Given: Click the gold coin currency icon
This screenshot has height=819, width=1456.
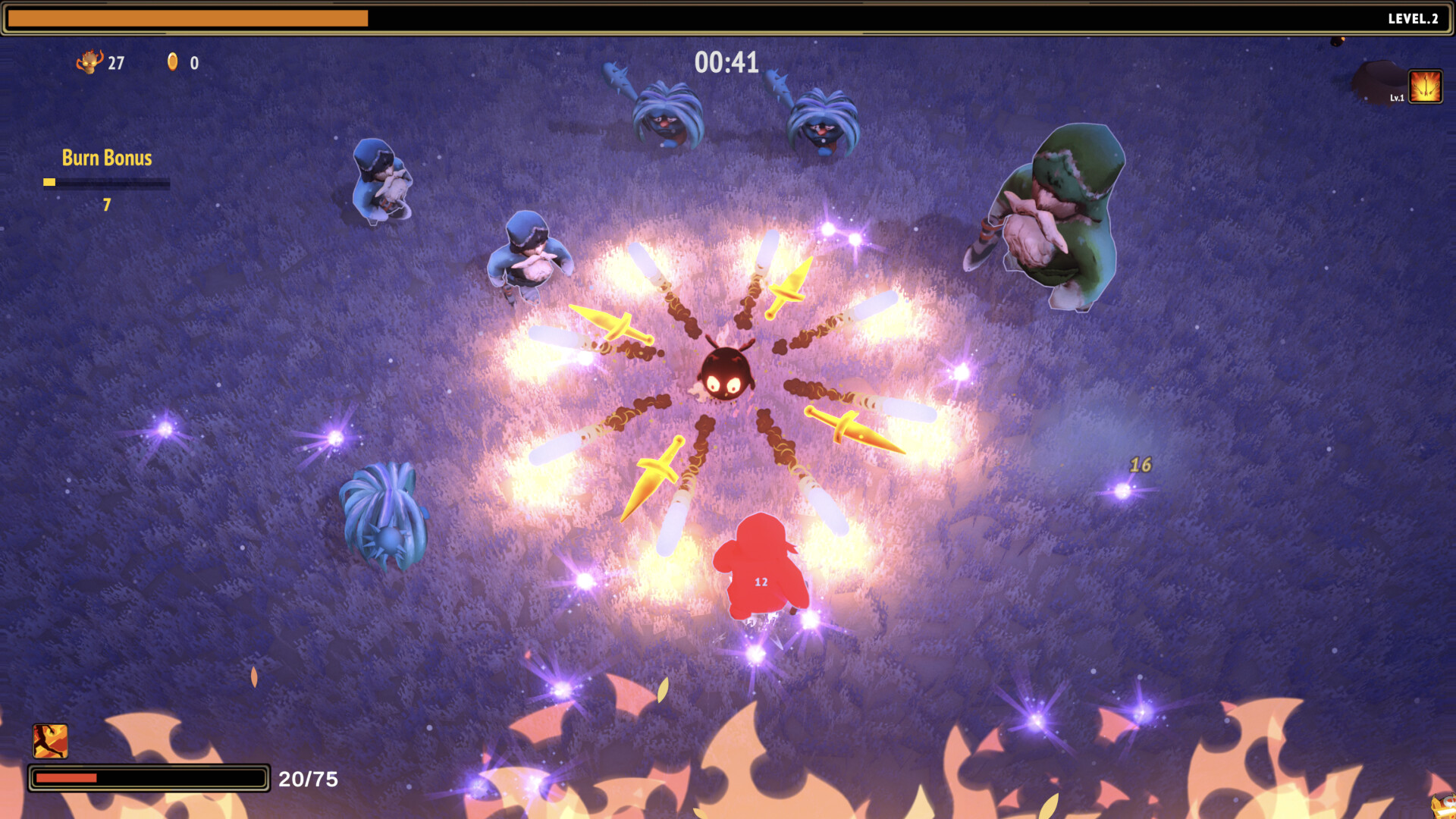Looking at the screenshot, I should [174, 63].
